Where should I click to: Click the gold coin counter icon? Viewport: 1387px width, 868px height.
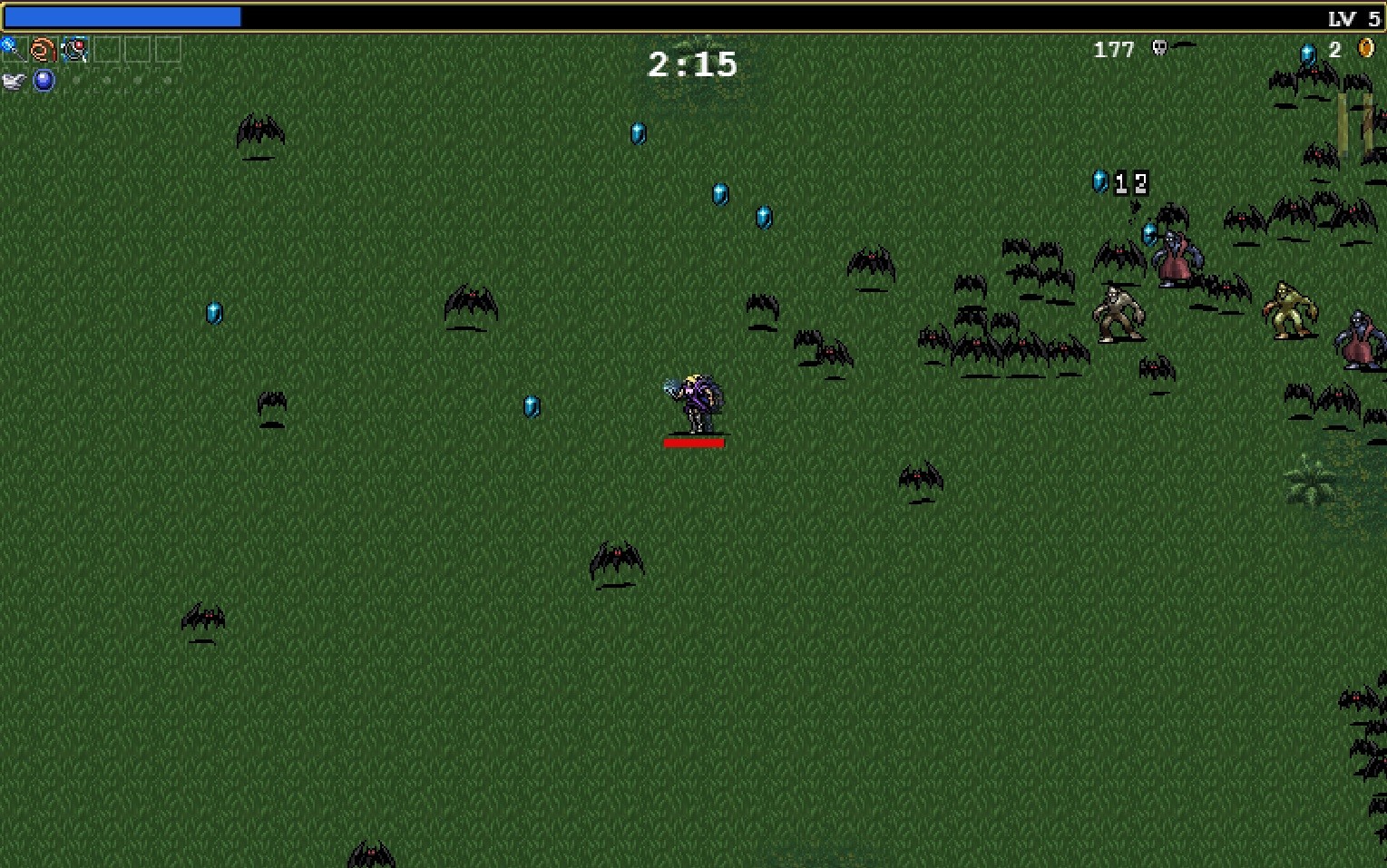(x=1364, y=48)
